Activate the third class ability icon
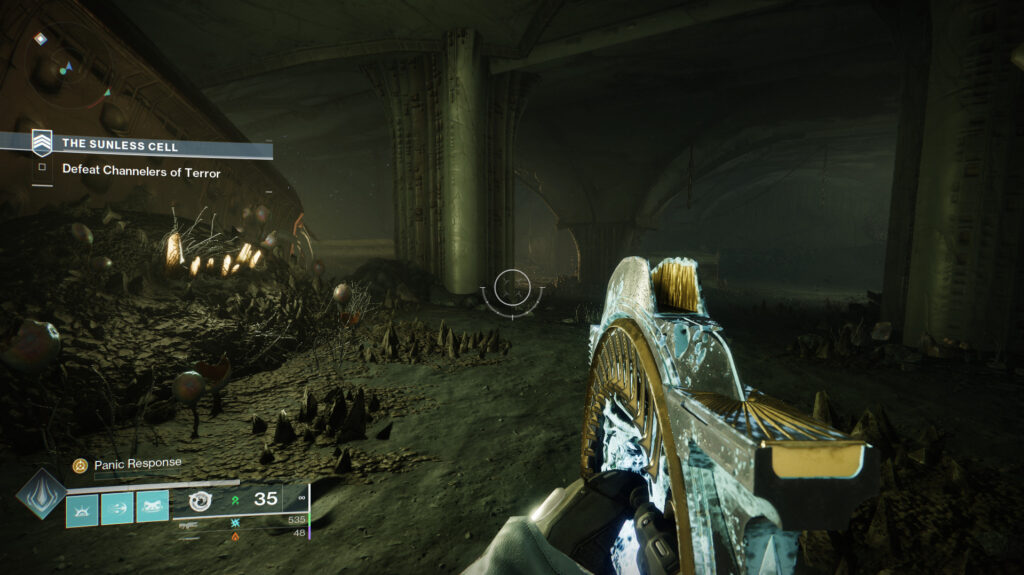This screenshot has height=575, width=1024. [152, 509]
